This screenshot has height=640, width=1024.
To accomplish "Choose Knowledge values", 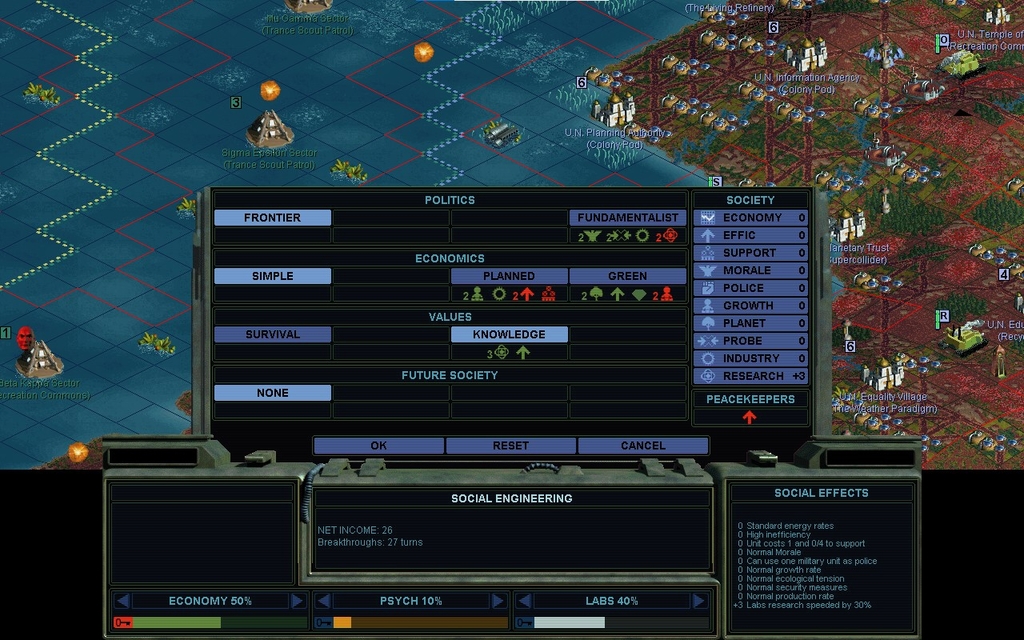I will 509,335.
